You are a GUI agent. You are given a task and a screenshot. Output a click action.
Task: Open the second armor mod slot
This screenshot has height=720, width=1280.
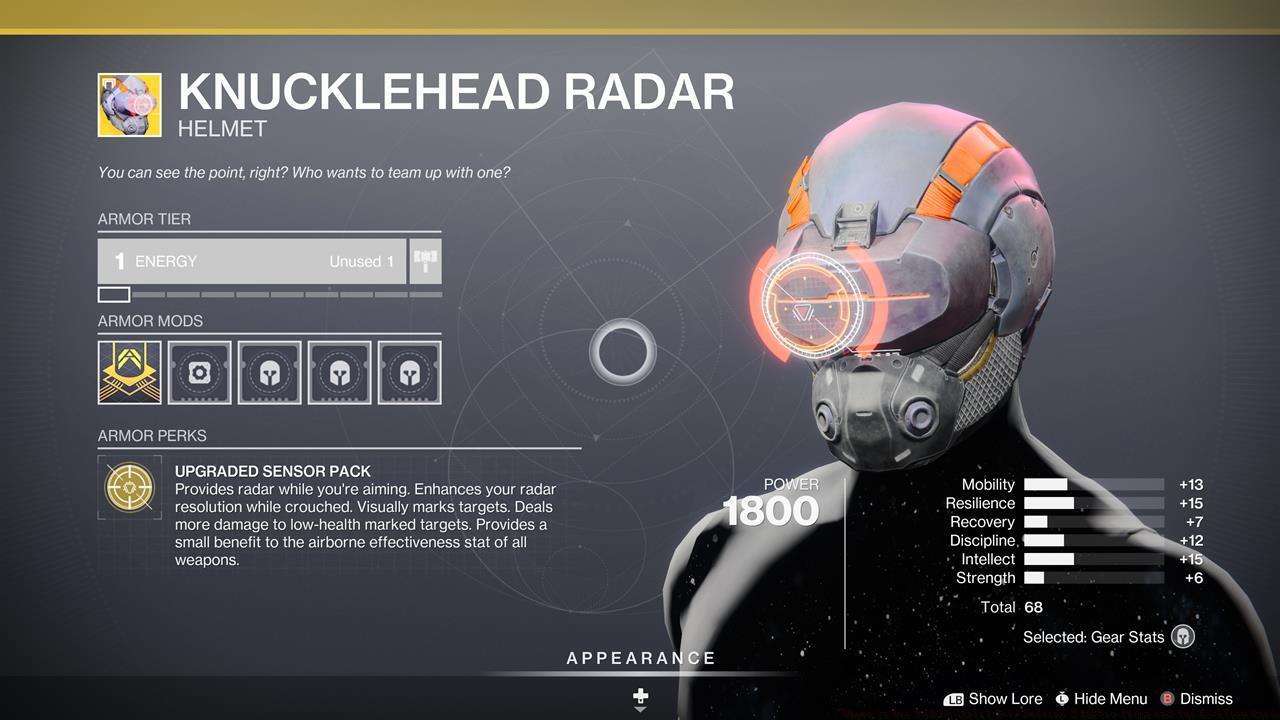199,373
